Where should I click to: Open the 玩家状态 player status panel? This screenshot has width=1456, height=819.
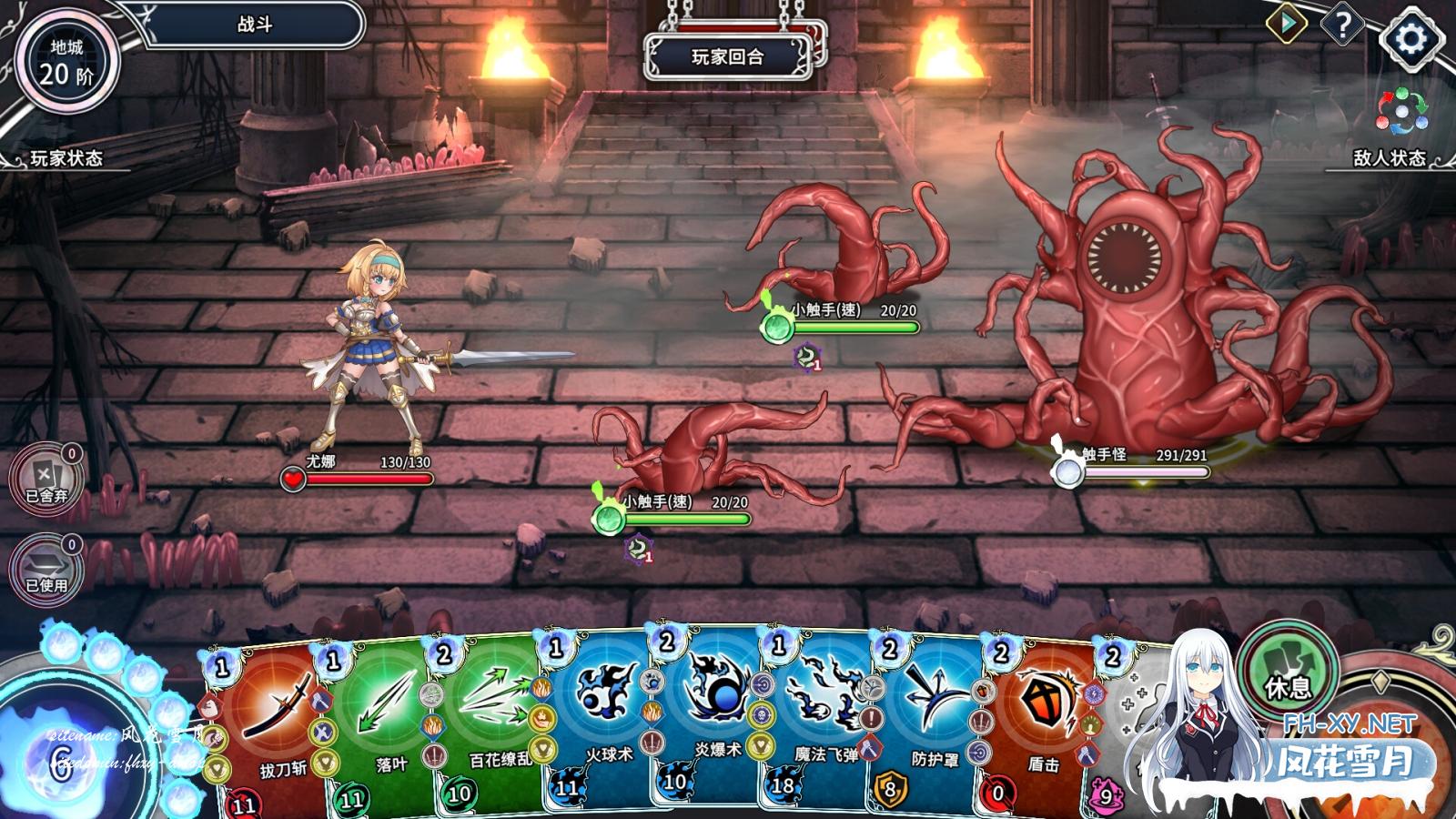[66, 158]
